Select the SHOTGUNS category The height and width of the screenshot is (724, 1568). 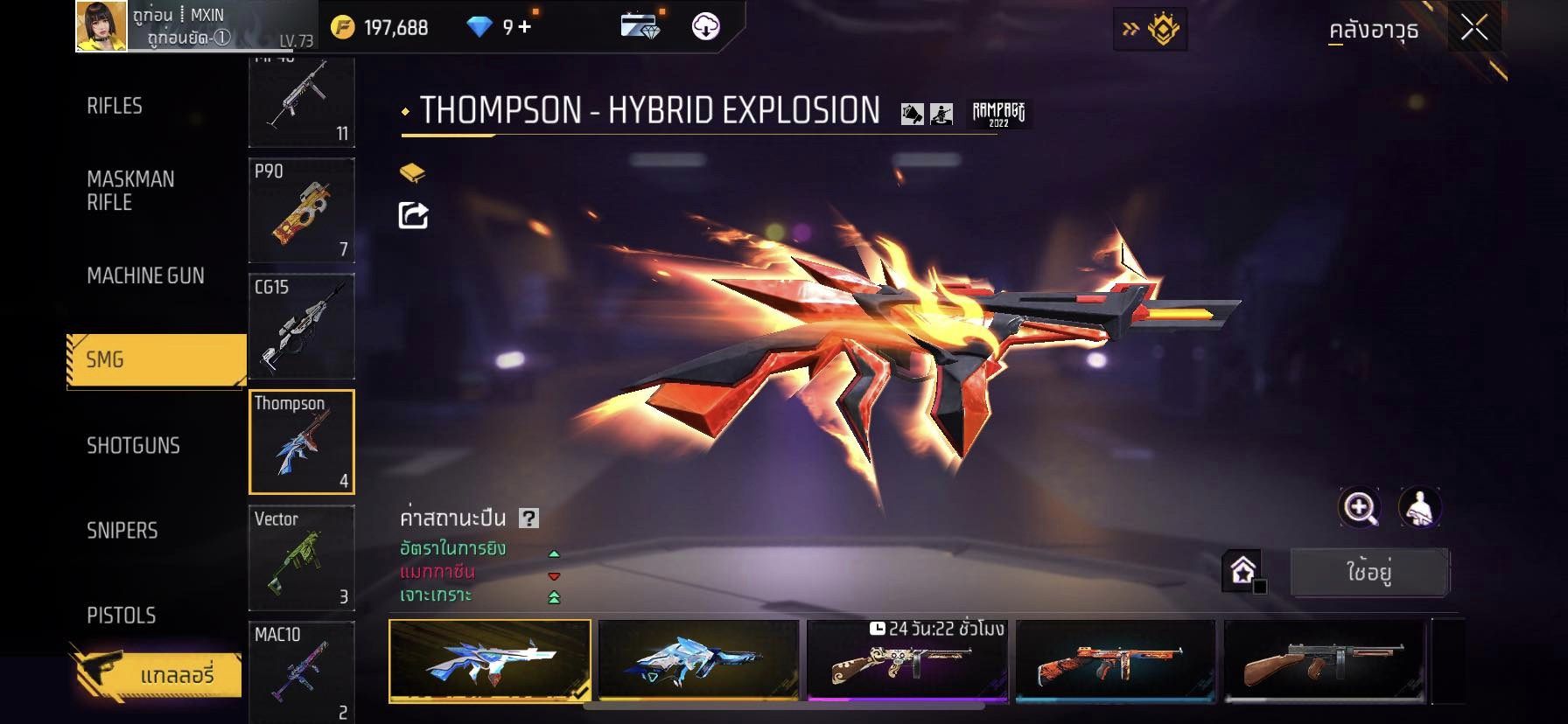pos(133,445)
